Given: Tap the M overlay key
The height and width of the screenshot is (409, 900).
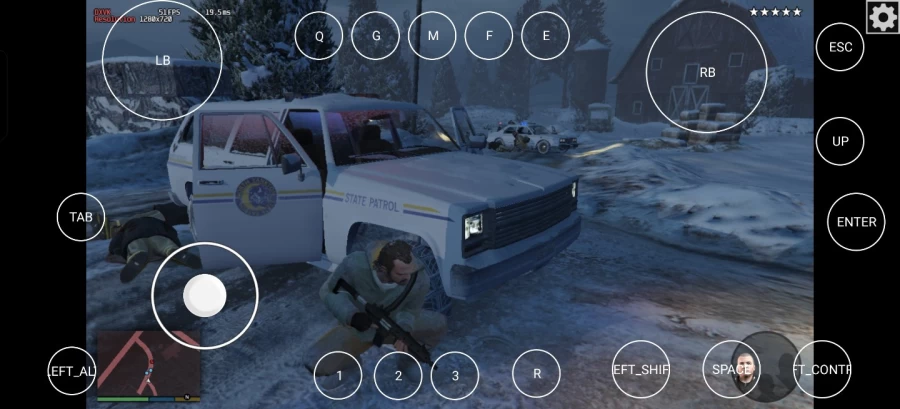Looking at the screenshot, I should (433, 36).
